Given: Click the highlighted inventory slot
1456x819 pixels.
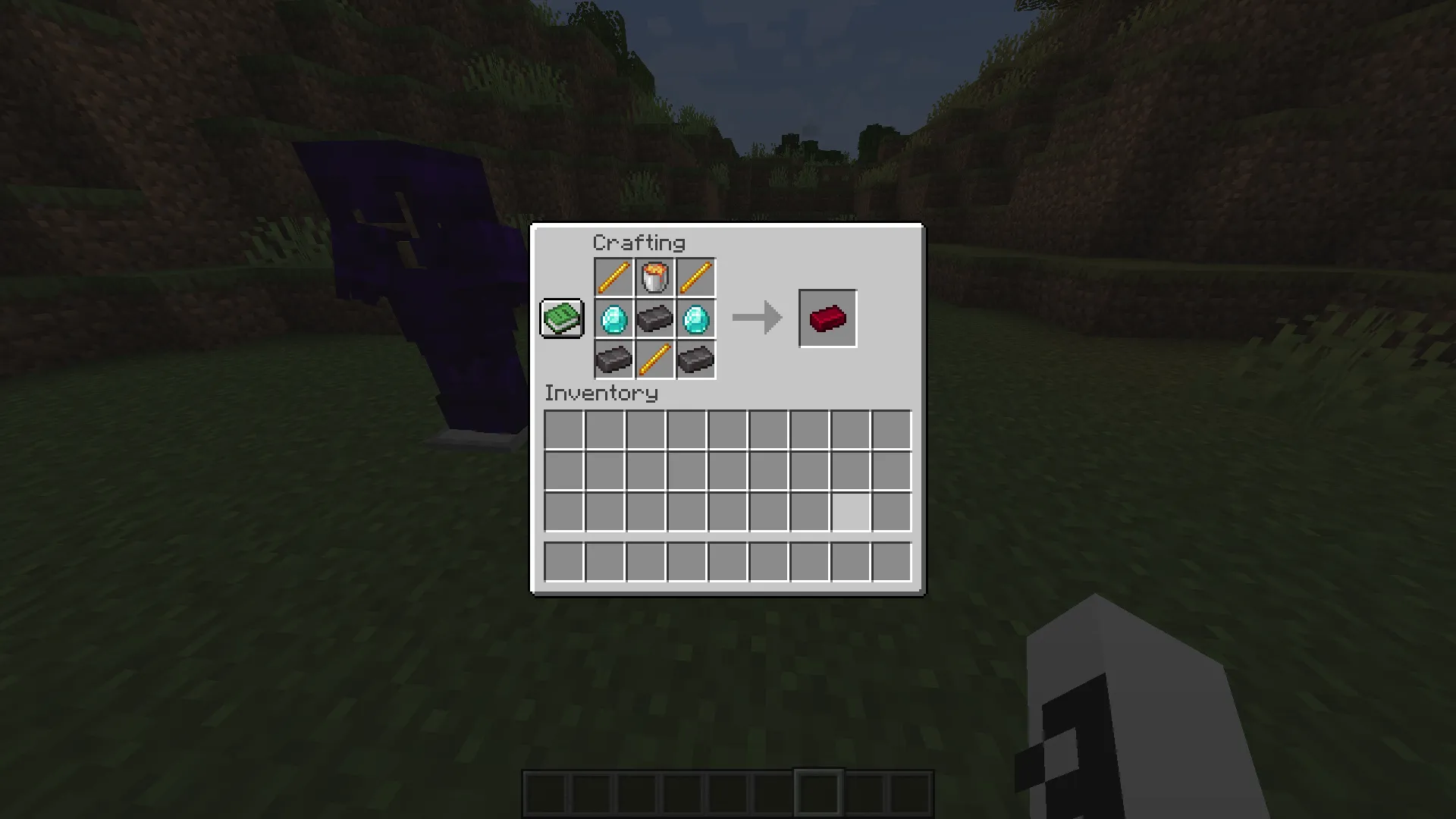Looking at the screenshot, I should pyautogui.click(x=851, y=510).
